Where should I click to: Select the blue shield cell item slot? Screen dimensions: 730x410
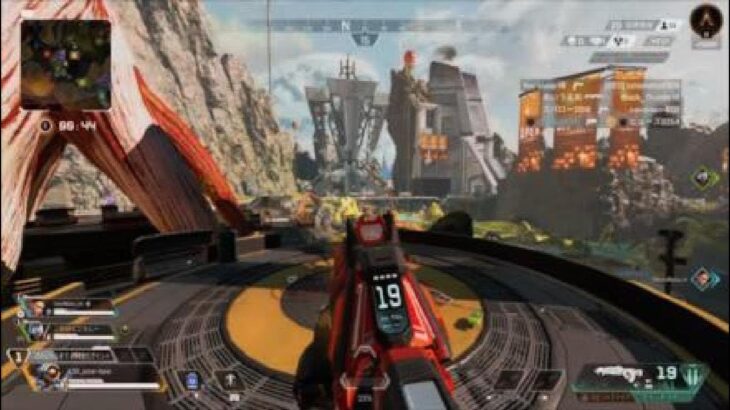click(192, 380)
